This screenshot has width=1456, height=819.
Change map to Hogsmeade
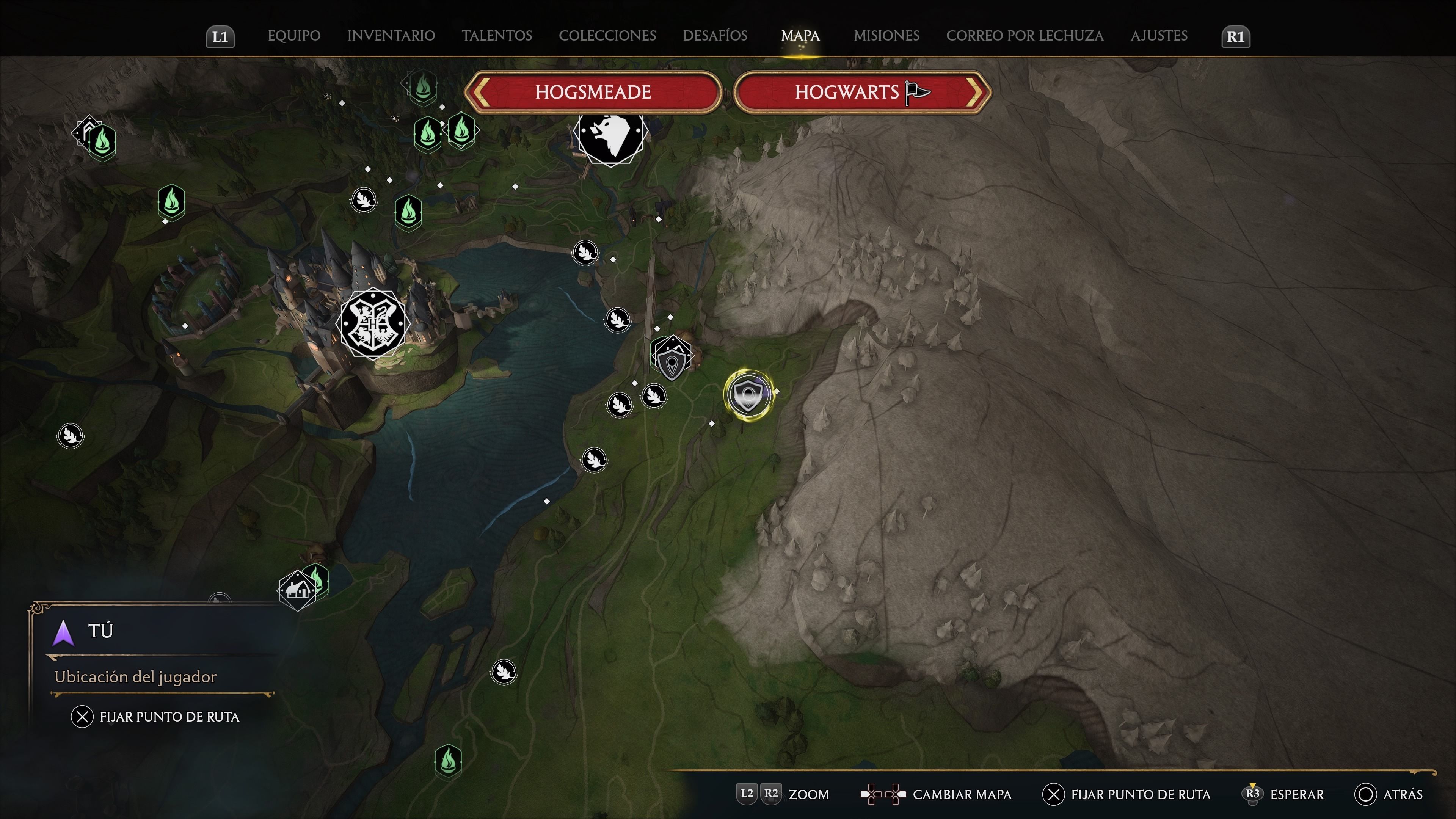[593, 92]
